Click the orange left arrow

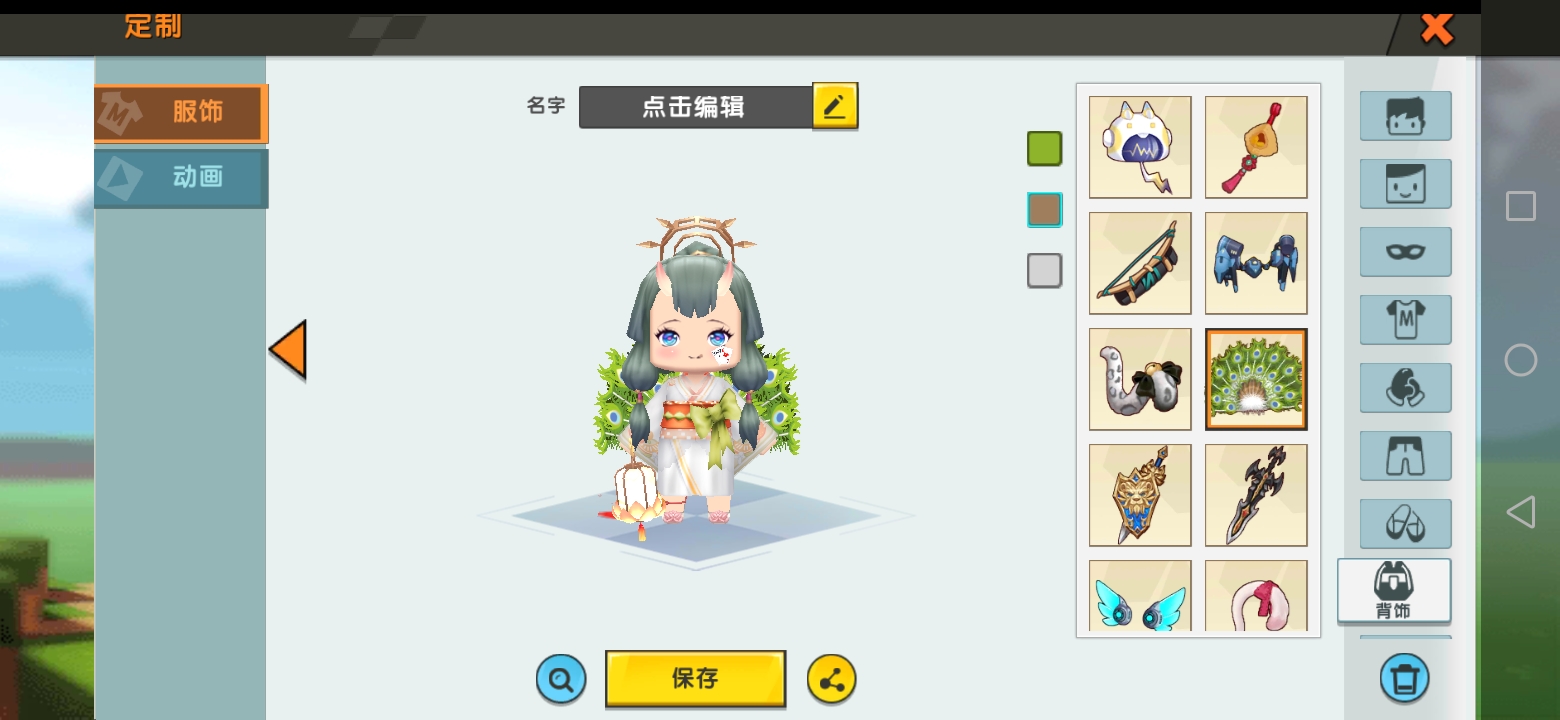(x=288, y=349)
